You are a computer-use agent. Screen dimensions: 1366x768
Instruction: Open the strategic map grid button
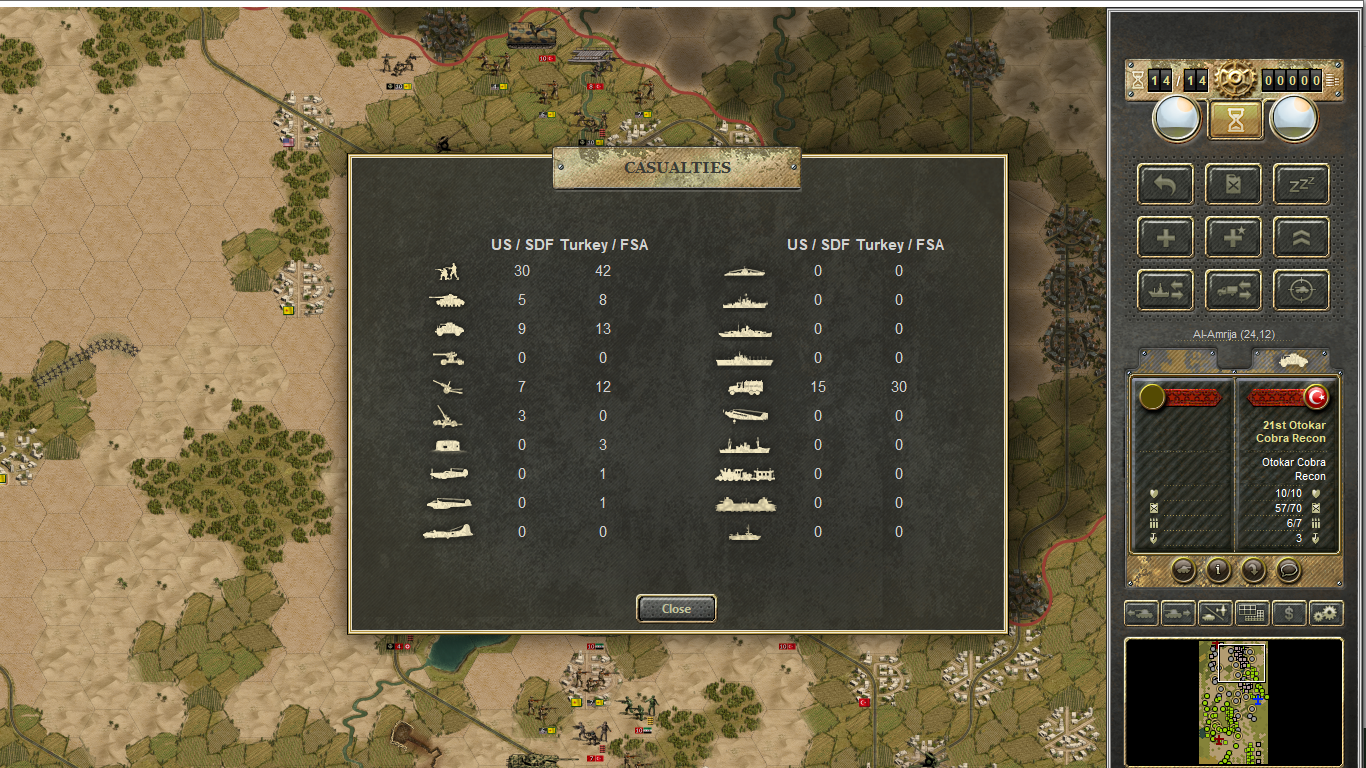pyautogui.click(x=1252, y=613)
